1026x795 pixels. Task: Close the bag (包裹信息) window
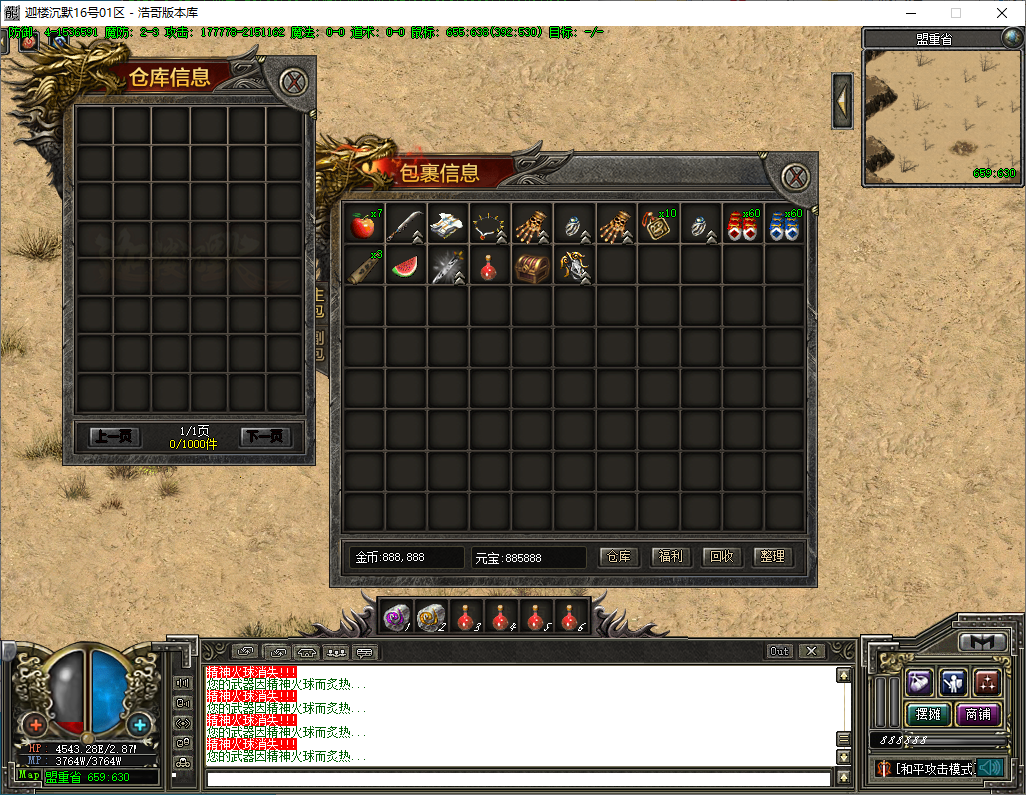coord(796,178)
